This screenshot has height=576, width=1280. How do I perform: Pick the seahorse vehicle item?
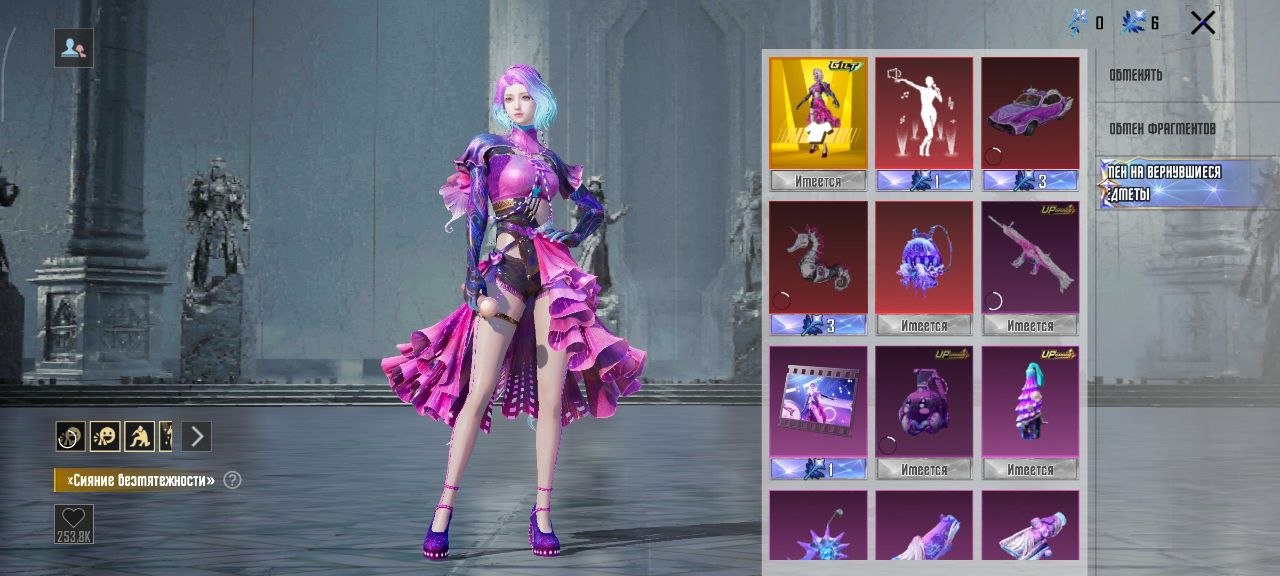[x=818, y=258]
